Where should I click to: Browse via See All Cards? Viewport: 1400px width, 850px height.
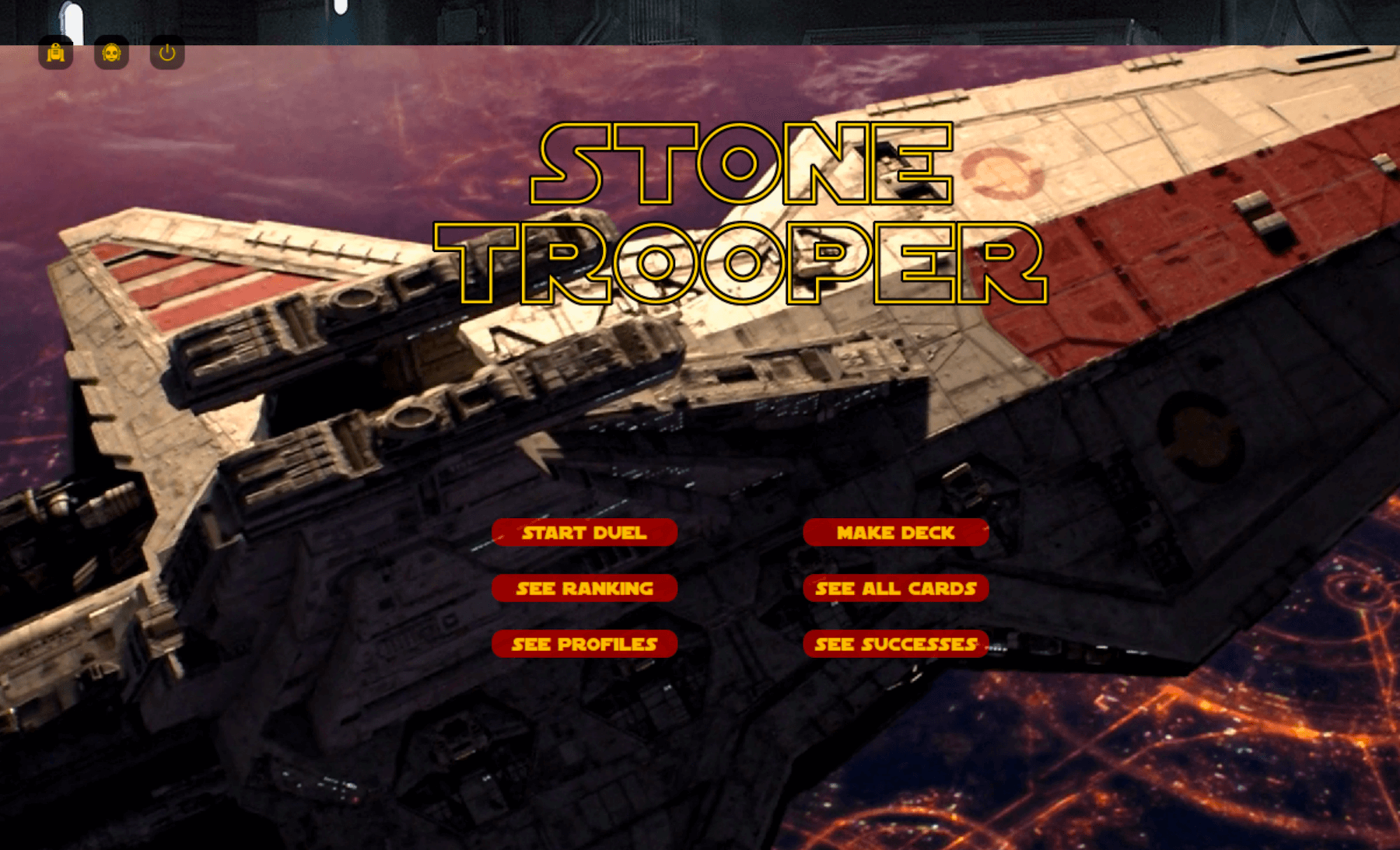[895, 589]
